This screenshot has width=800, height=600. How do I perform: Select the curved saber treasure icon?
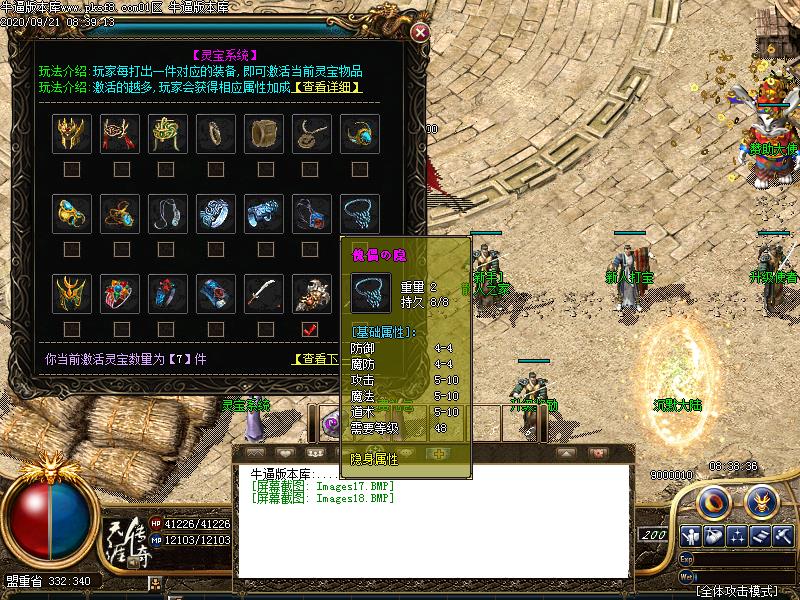(x=264, y=294)
